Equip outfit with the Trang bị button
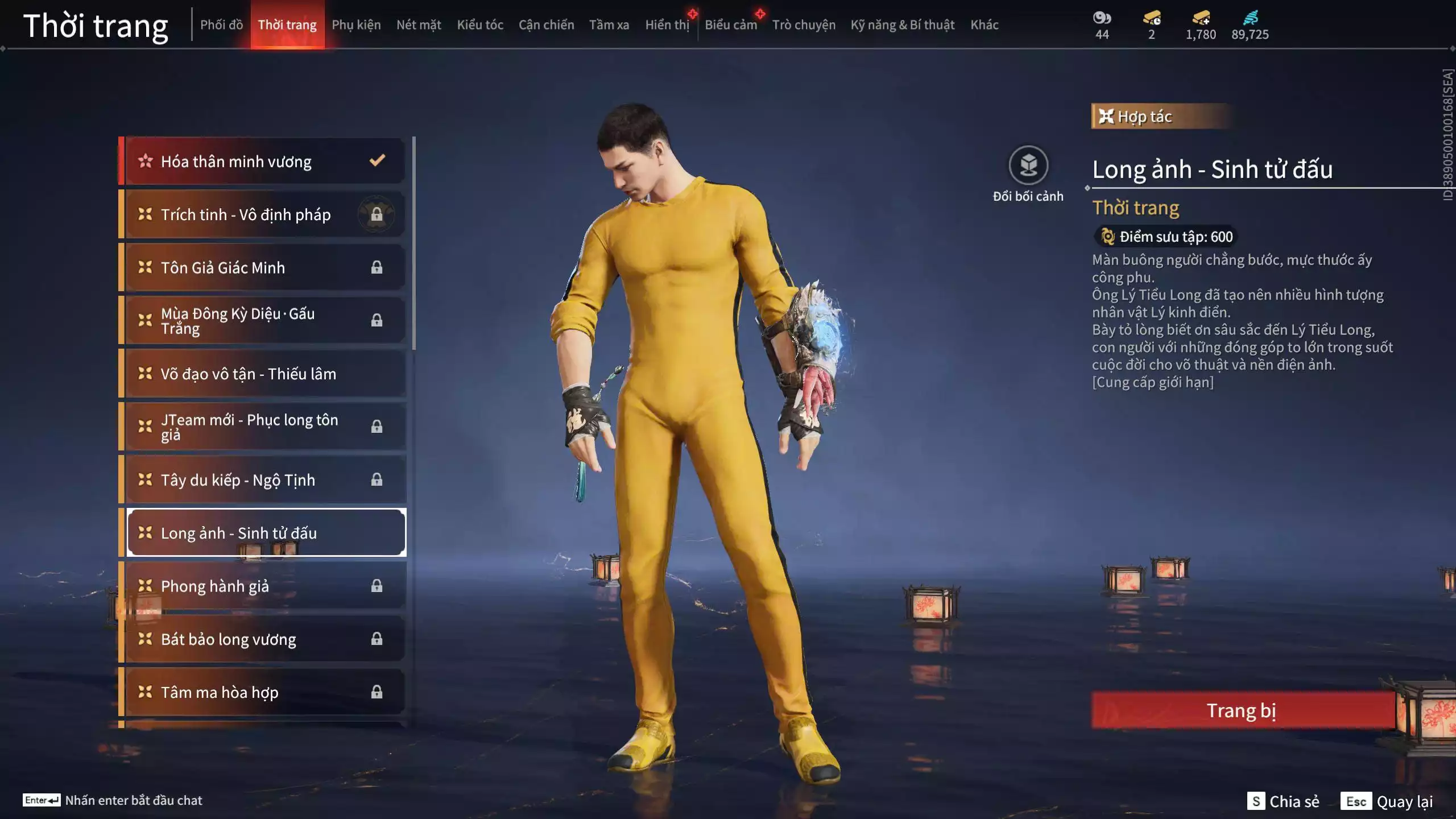This screenshot has height=819, width=1456. coord(1242,710)
